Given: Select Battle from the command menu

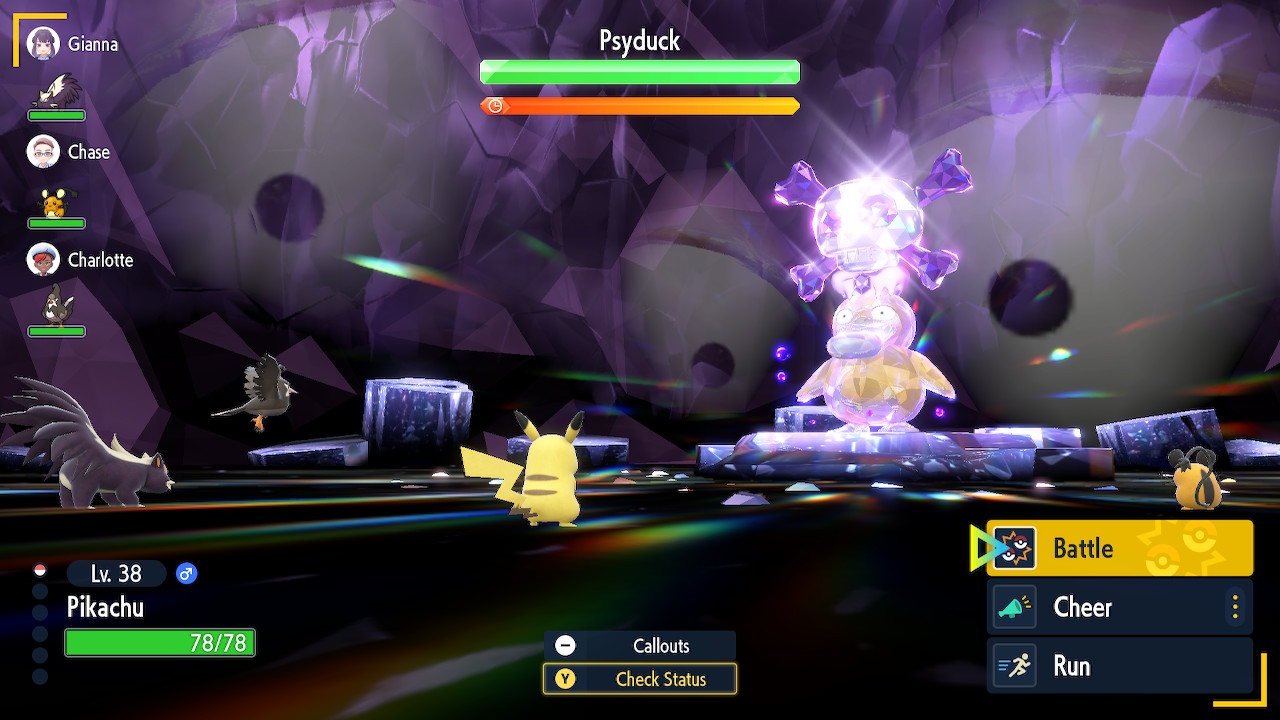Looking at the screenshot, I should [x=1090, y=547].
